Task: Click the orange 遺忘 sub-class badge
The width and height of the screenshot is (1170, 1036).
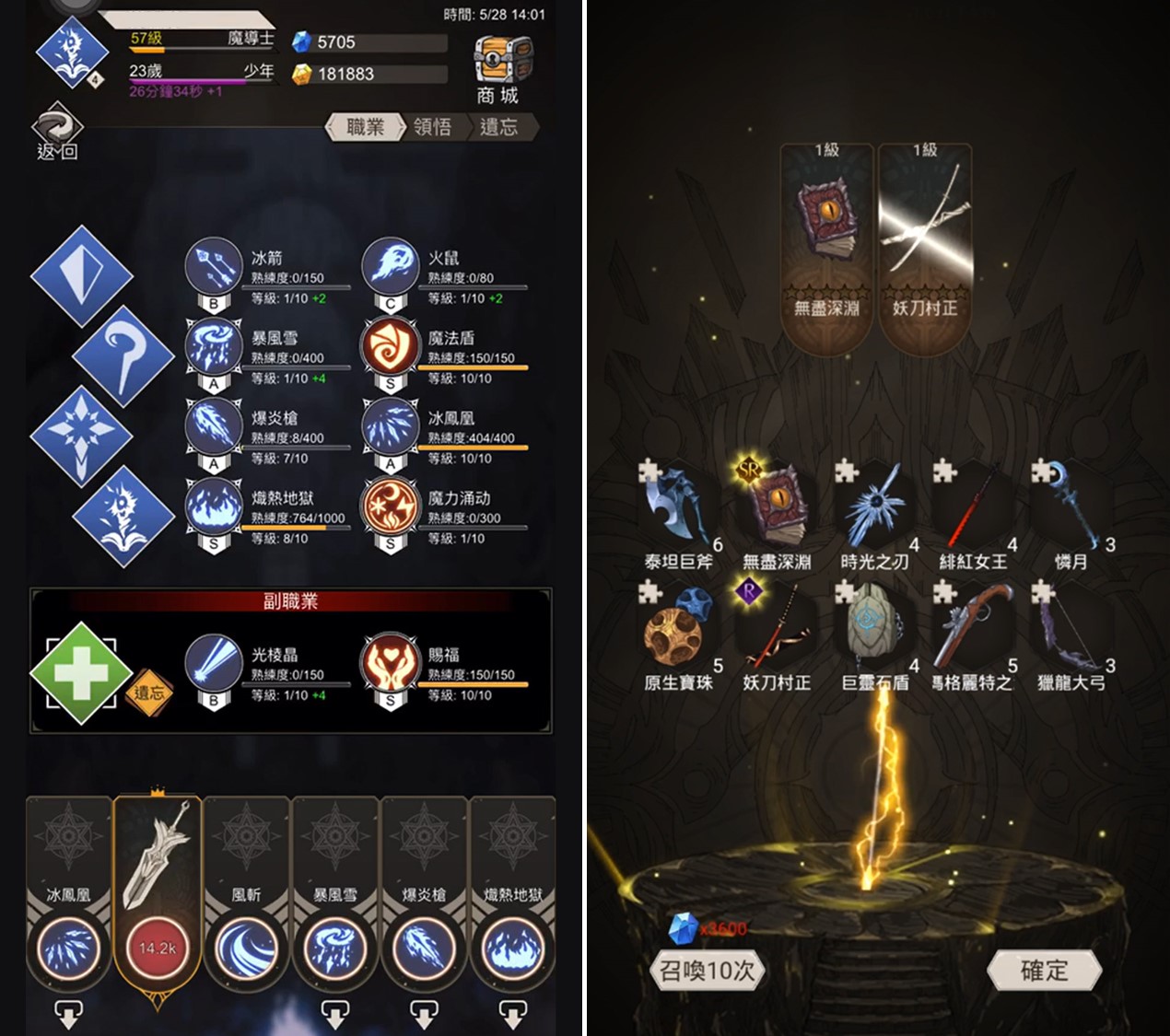Action: point(148,693)
